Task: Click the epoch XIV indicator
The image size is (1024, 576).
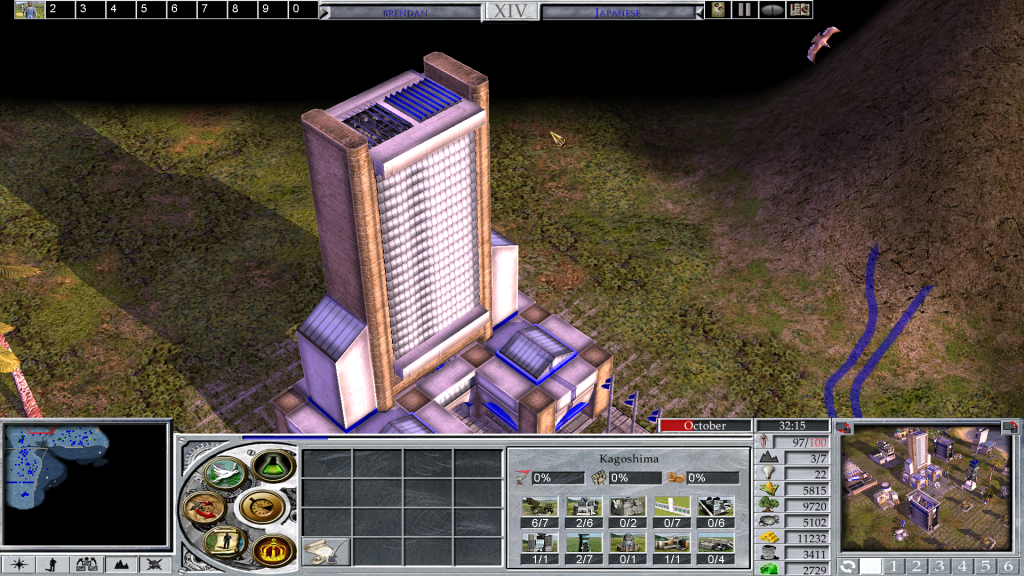Action: point(511,11)
